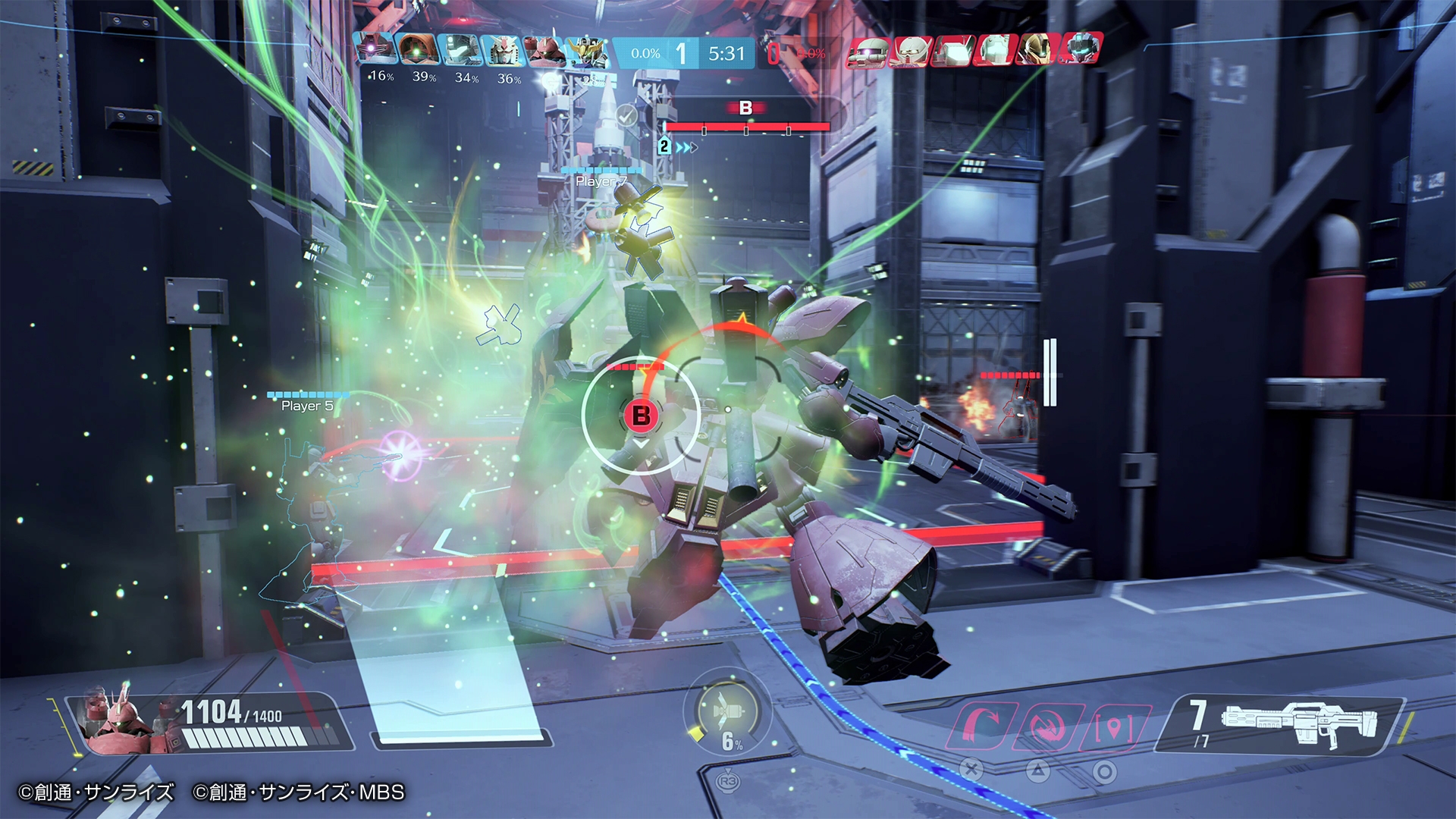Select the teammate portrait showing 16%

(x=375, y=51)
